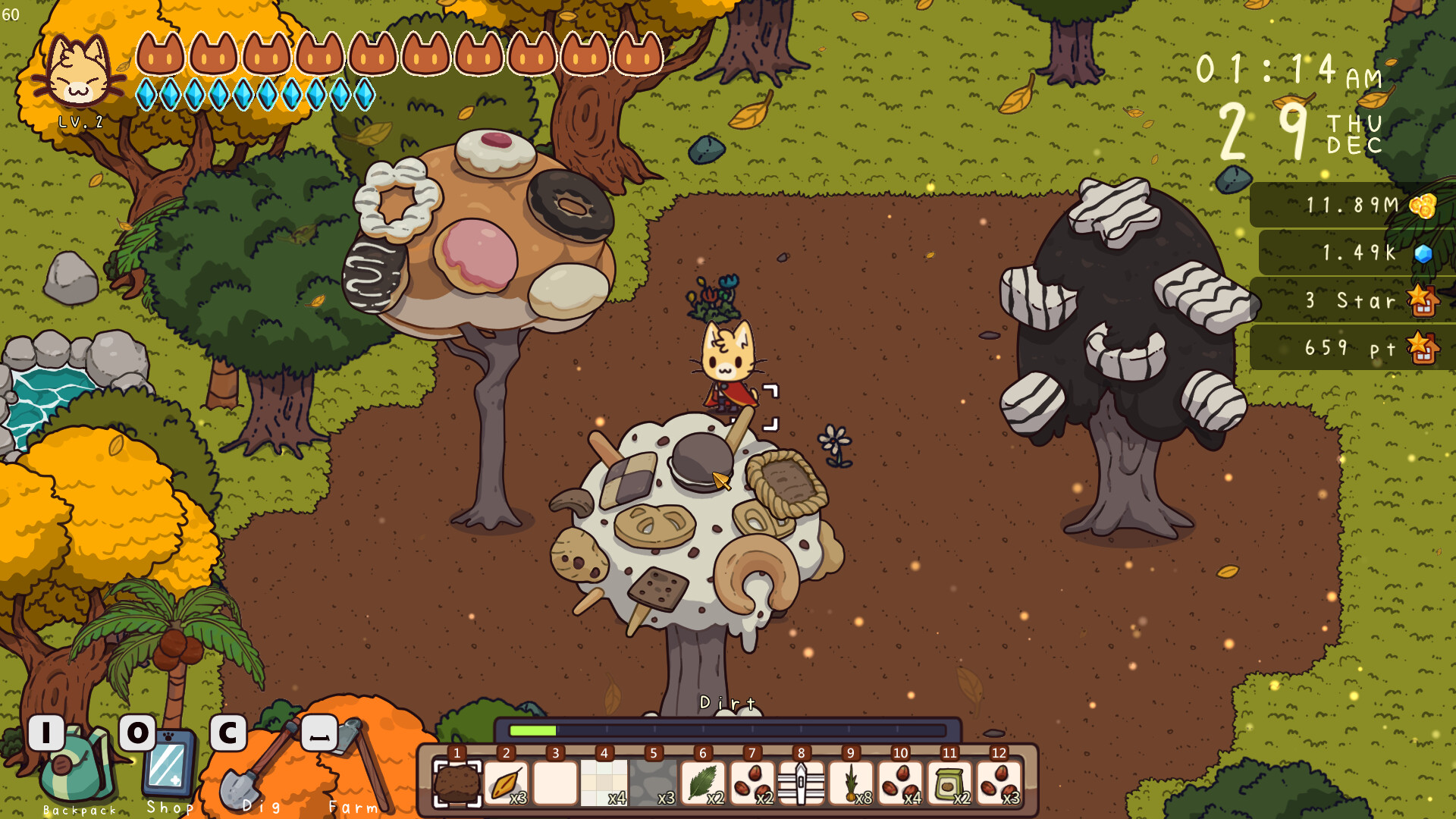1456x819 pixels.
Task: Pick the green seed bag slot
Action: 949,783
